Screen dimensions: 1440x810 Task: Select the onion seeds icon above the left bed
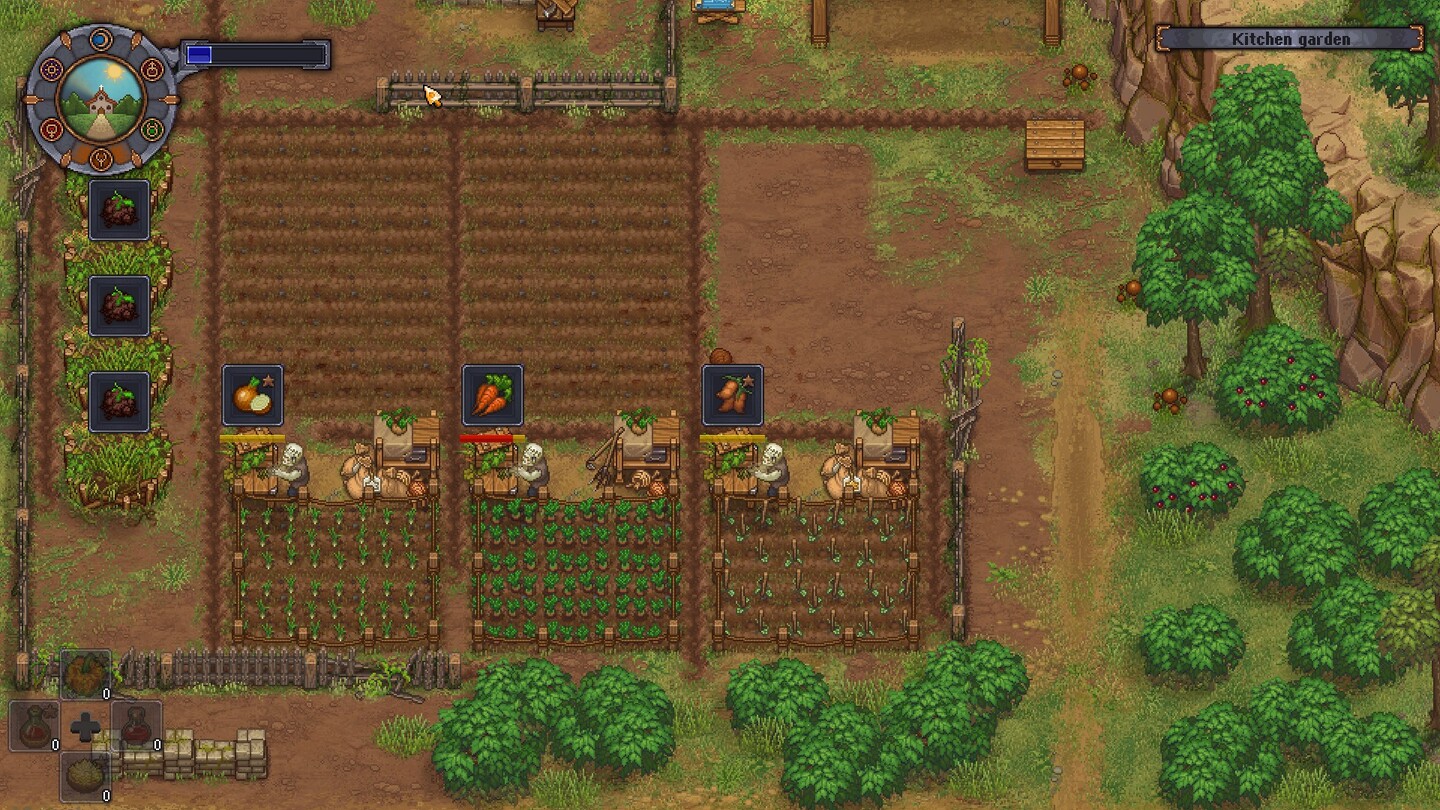(x=251, y=395)
